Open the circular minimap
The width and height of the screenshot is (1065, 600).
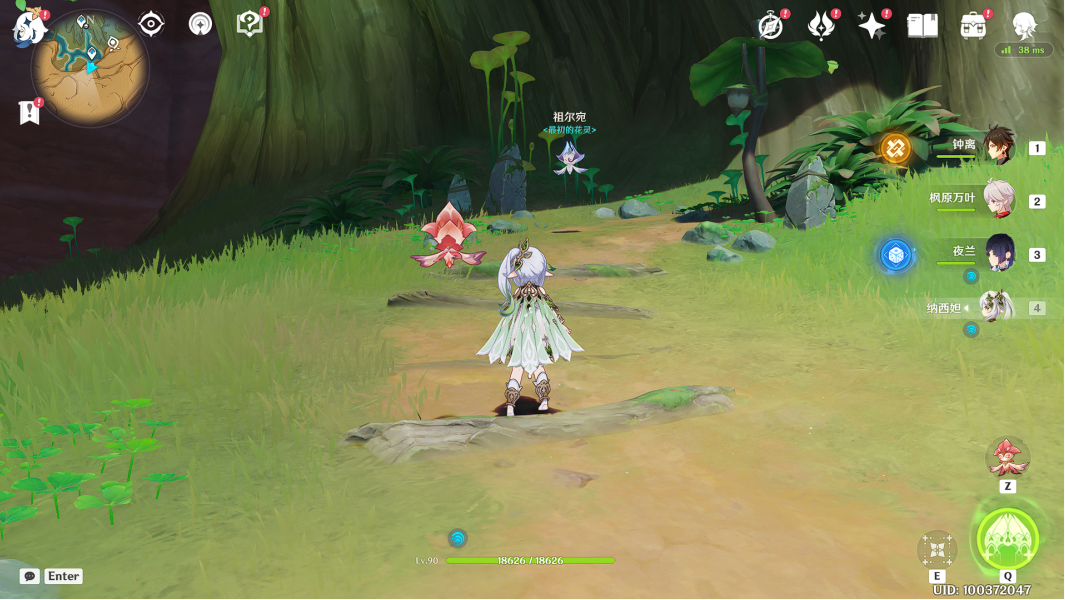click(90, 68)
